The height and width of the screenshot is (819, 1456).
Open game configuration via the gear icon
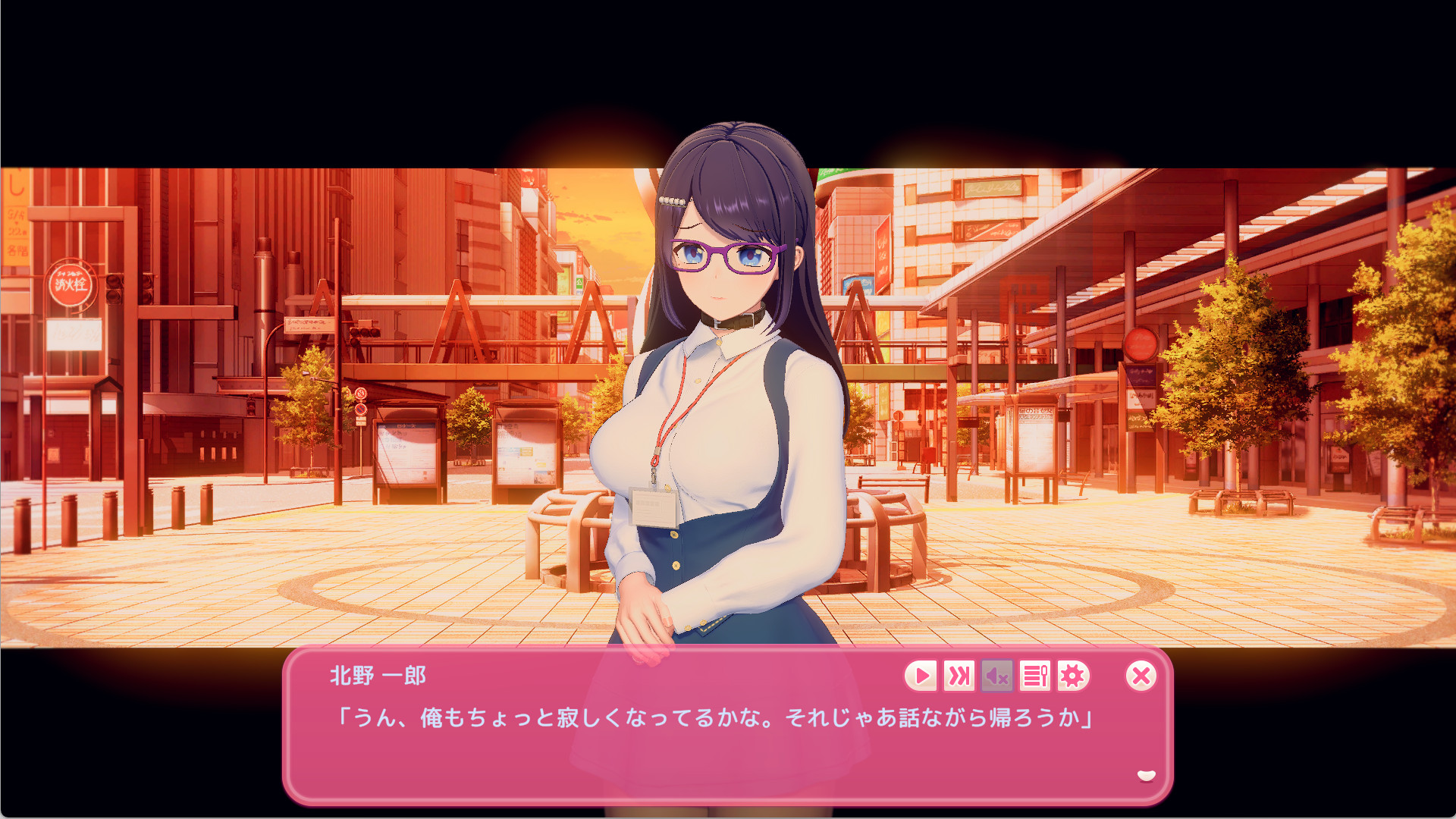pyautogui.click(x=1074, y=677)
